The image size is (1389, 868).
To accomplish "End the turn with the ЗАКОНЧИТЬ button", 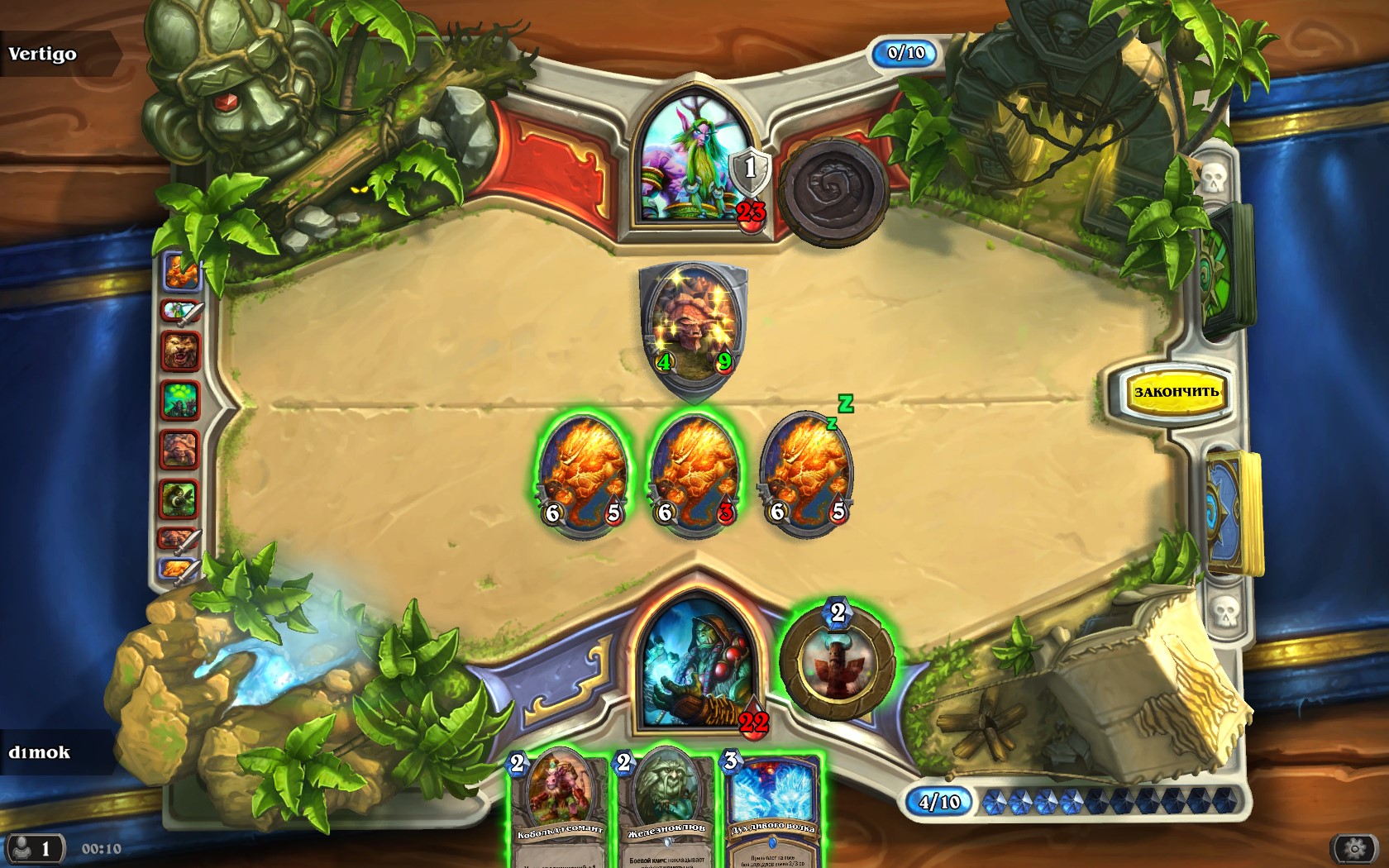I will [x=1176, y=392].
